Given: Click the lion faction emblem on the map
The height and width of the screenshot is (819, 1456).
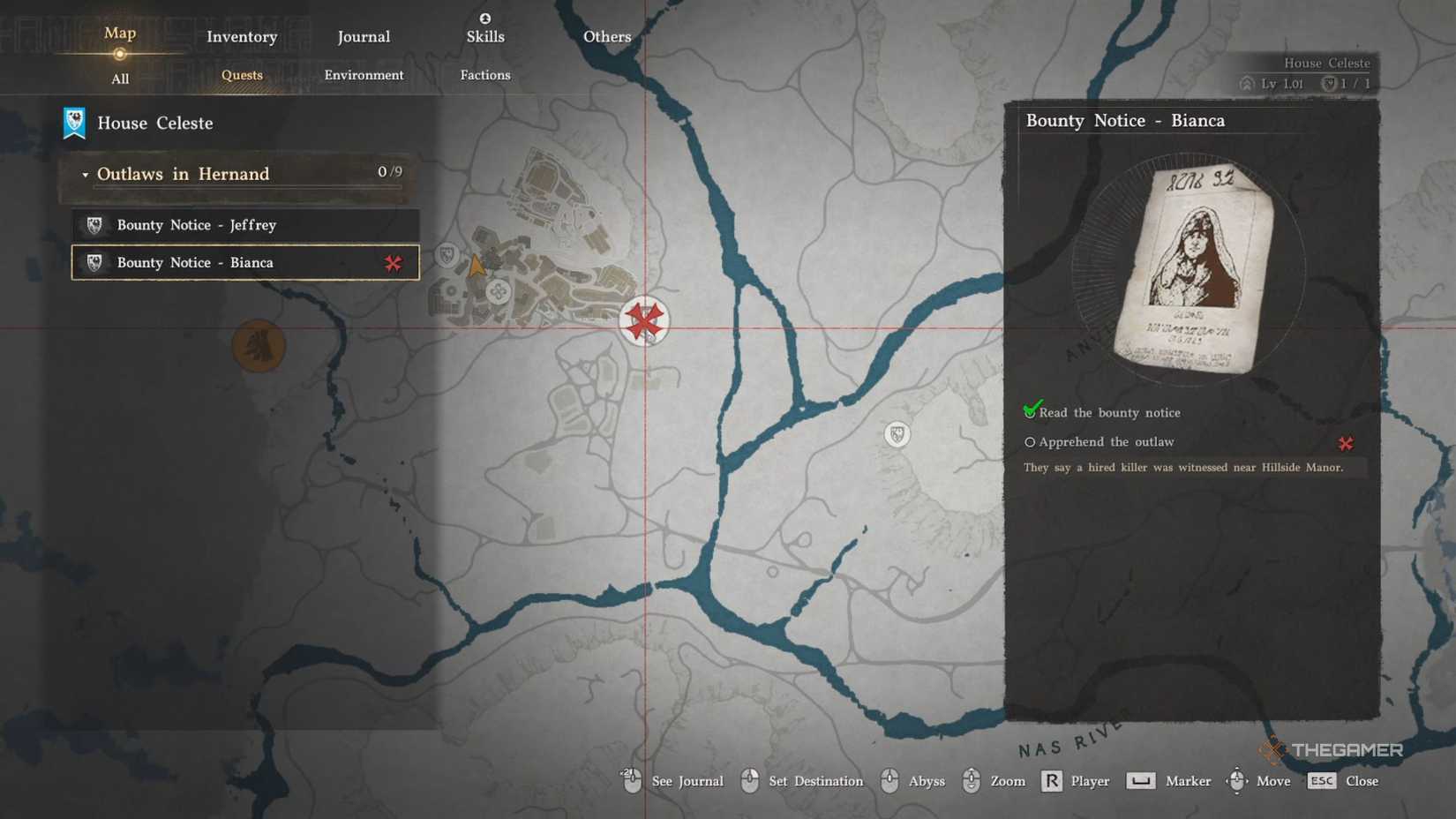Looking at the screenshot, I should pyautogui.click(x=259, y=346).
